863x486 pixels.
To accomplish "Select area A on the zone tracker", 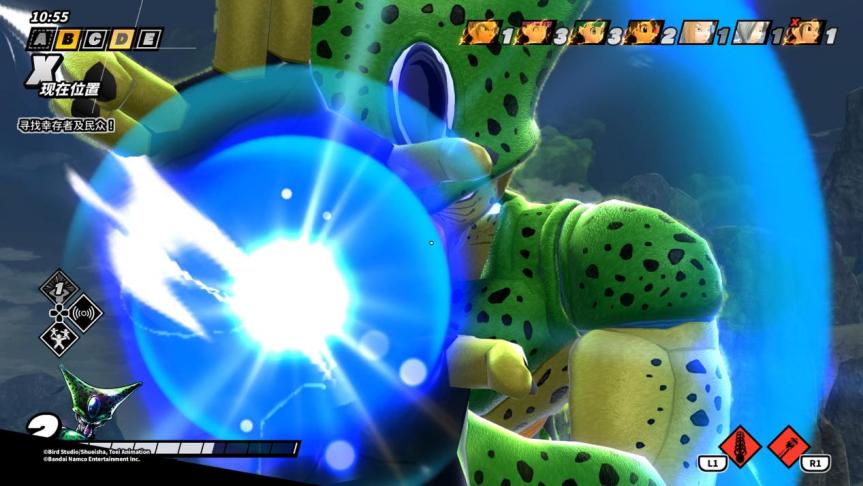I will tap(41, 40).
